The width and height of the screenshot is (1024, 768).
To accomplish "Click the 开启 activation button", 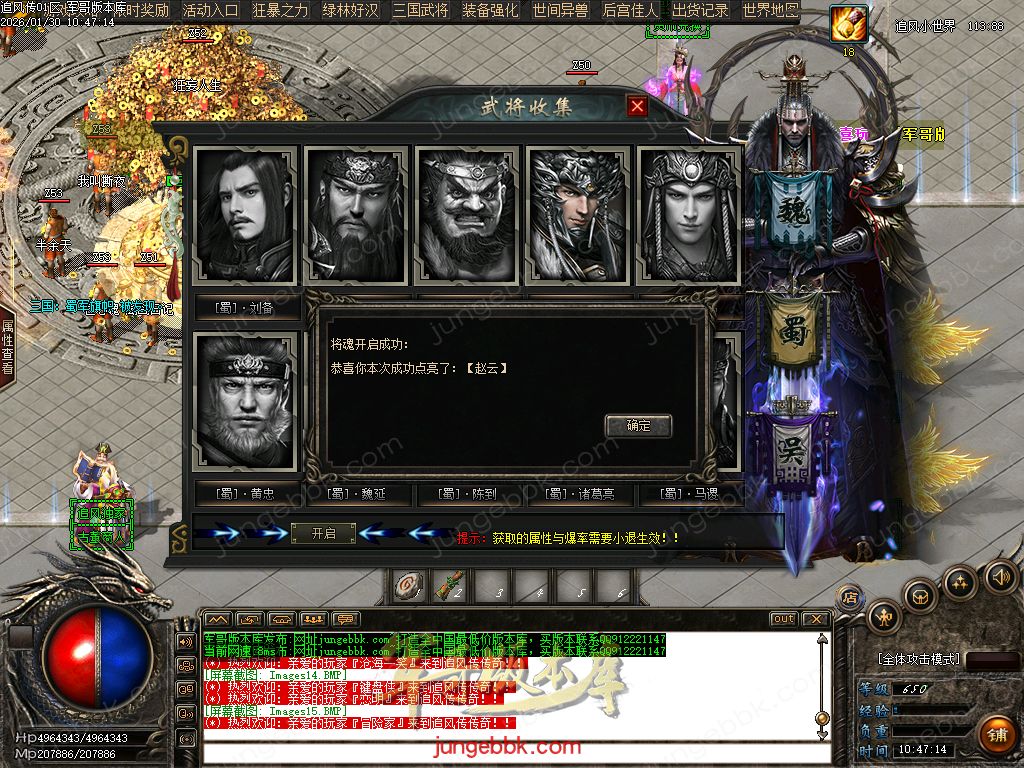I will pos(323,534).
